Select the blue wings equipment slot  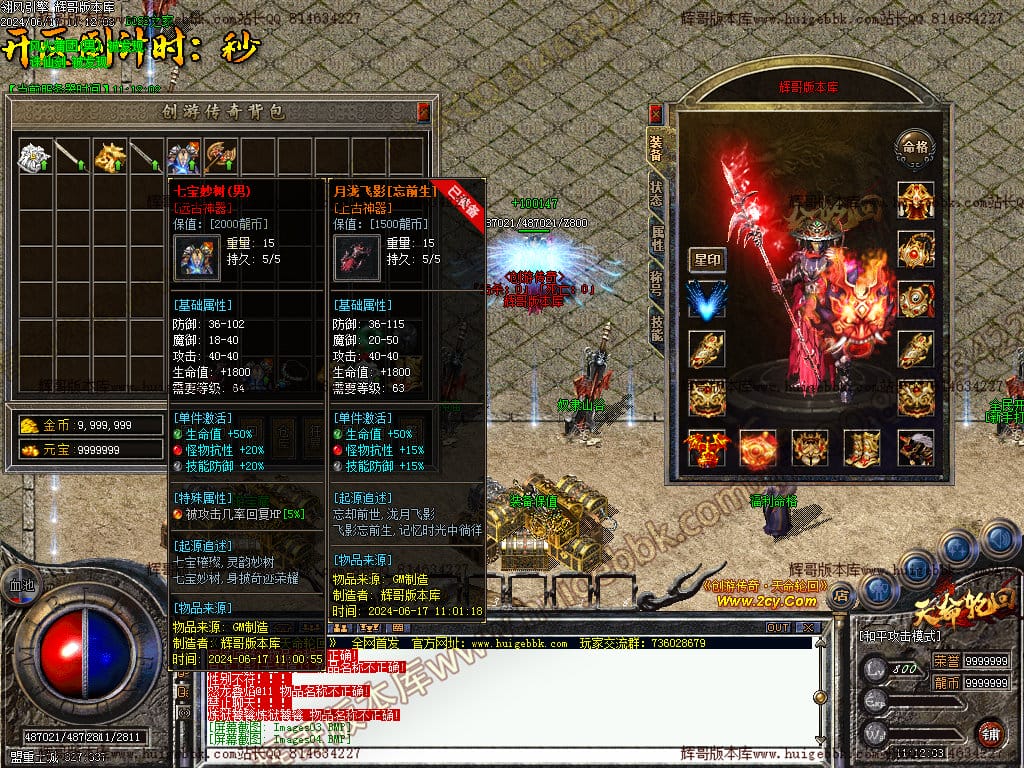coord(707,300)
